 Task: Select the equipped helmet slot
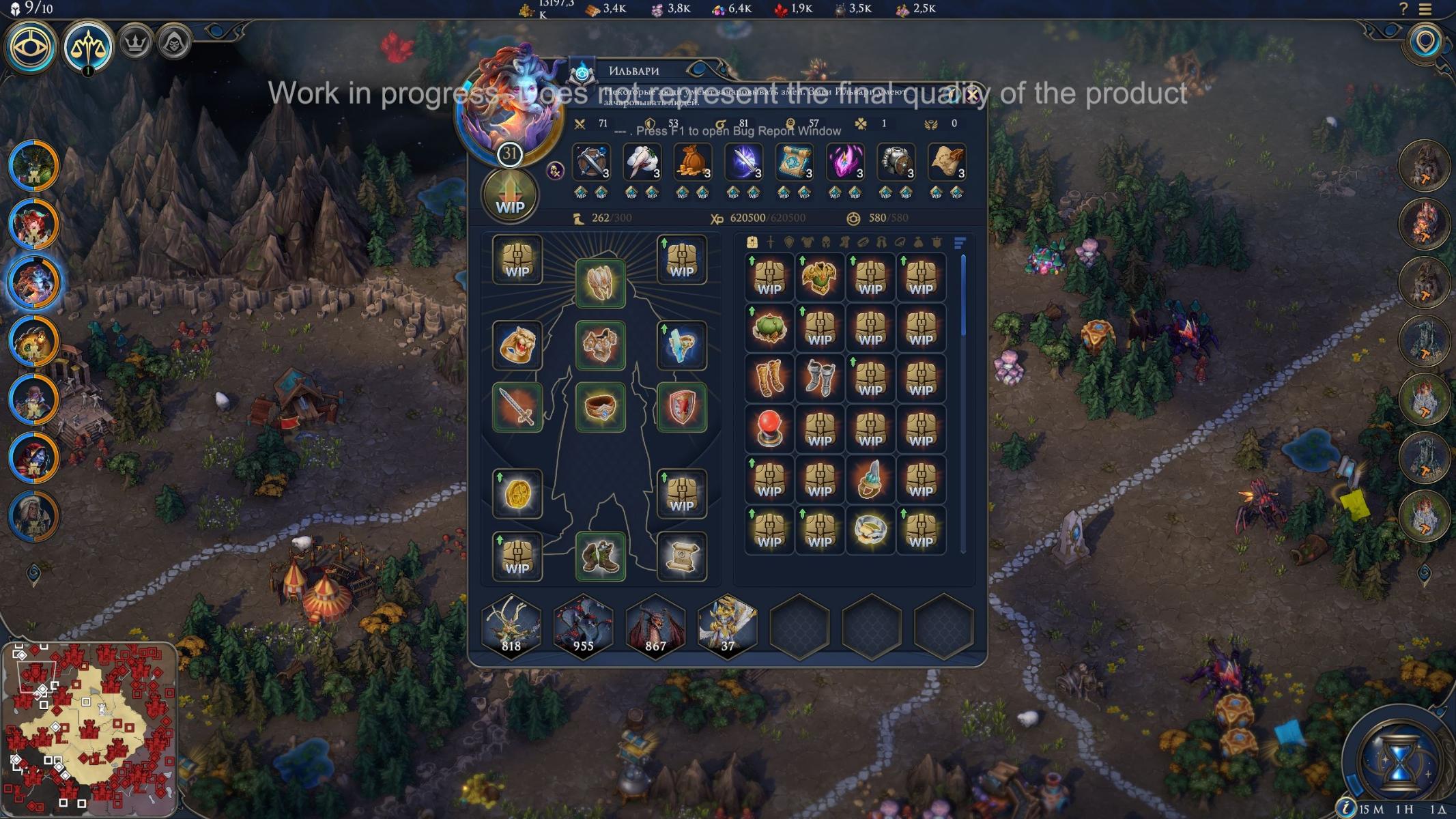[x=600, y=283]
